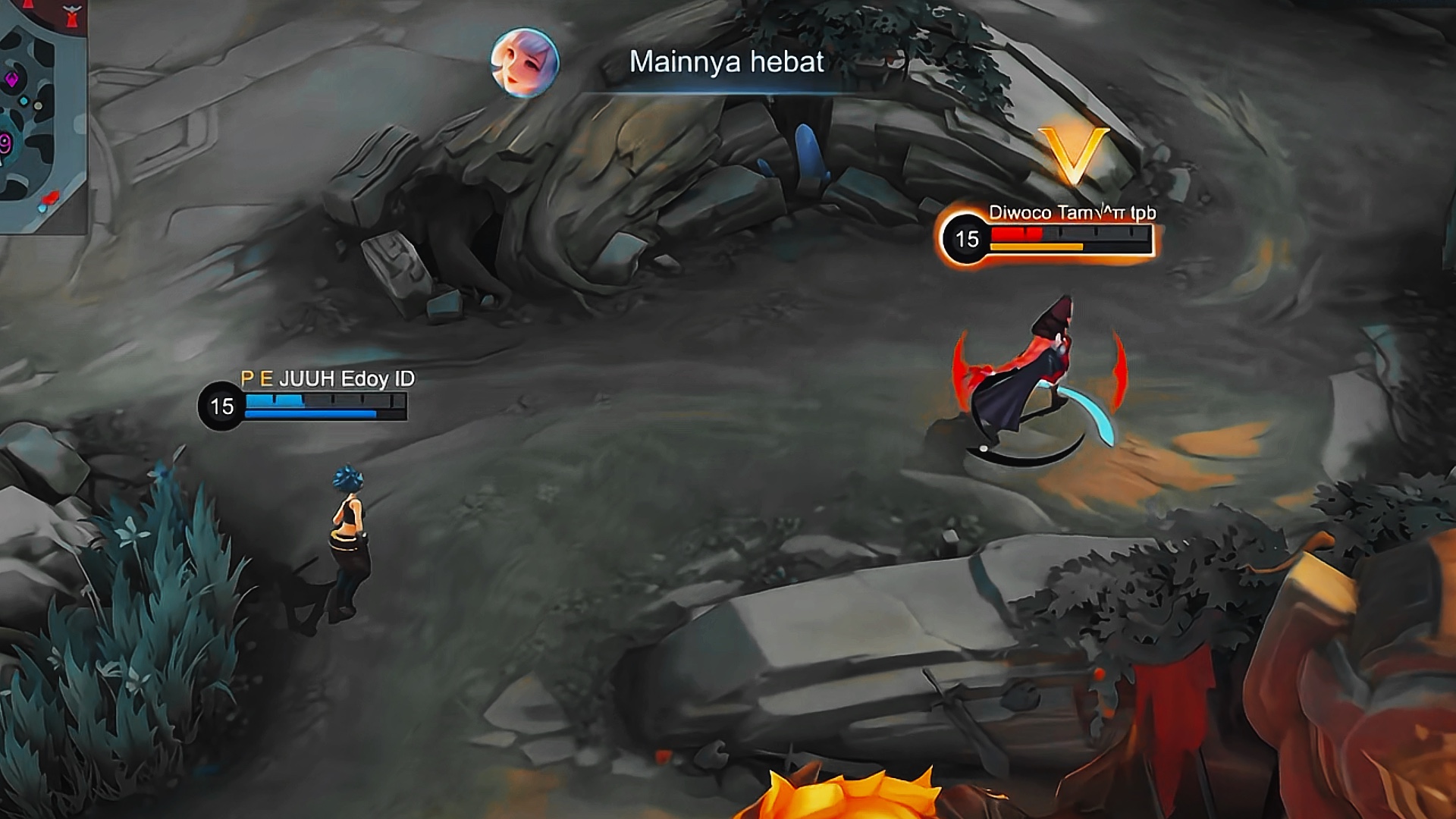Open the minimap in the corner
This screenshot has width=1456, height=819.
pos(42,114)
